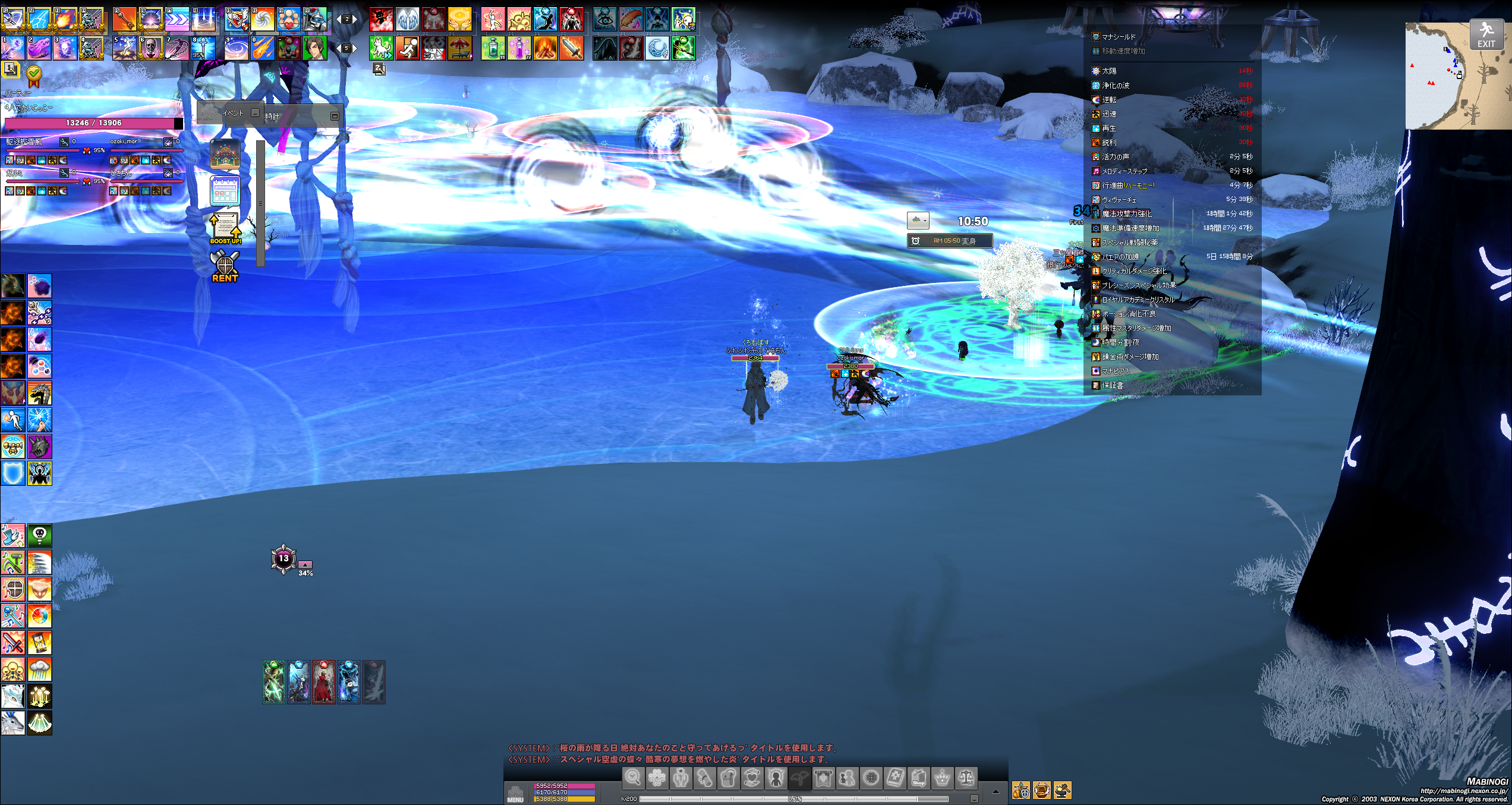Open the backpack inventory button
Screen dimensions: 1512x805
728,778
